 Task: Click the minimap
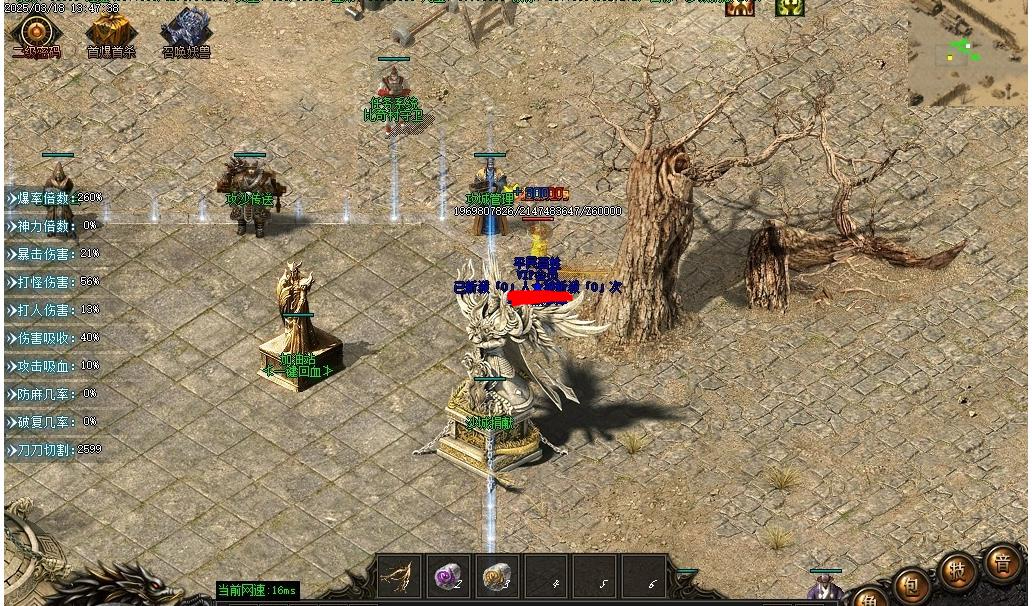click(x=968, y=54)
